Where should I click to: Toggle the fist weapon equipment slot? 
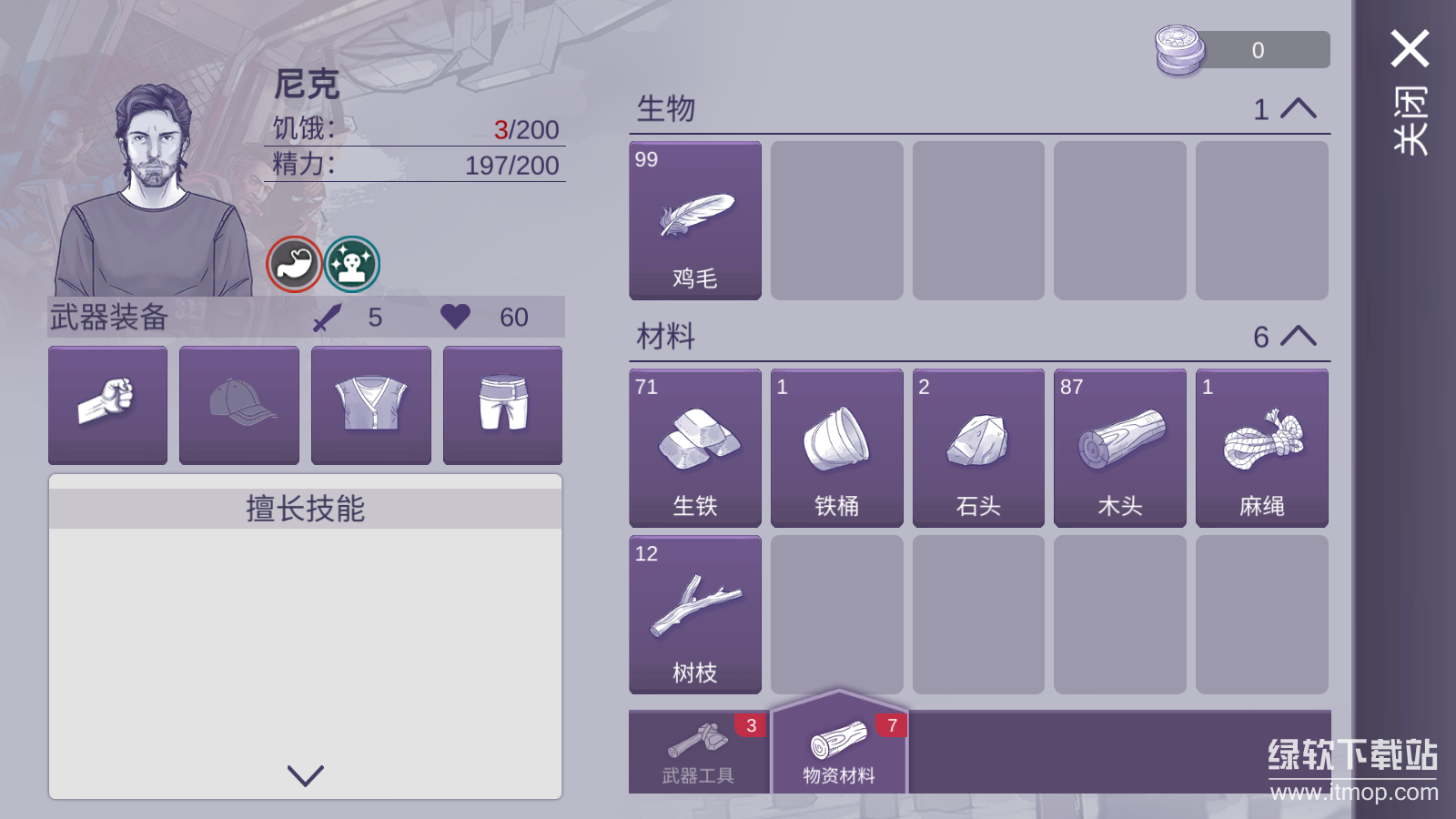[107, 403]
